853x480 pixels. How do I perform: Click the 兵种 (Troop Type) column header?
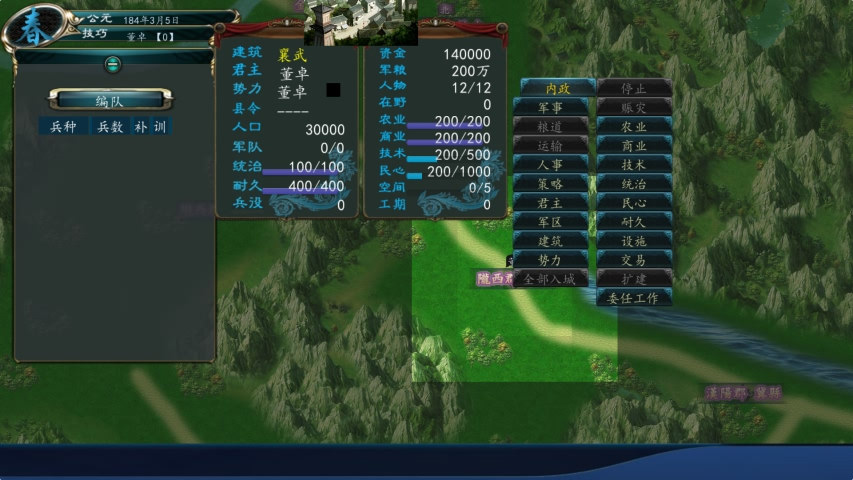[63, 126]
